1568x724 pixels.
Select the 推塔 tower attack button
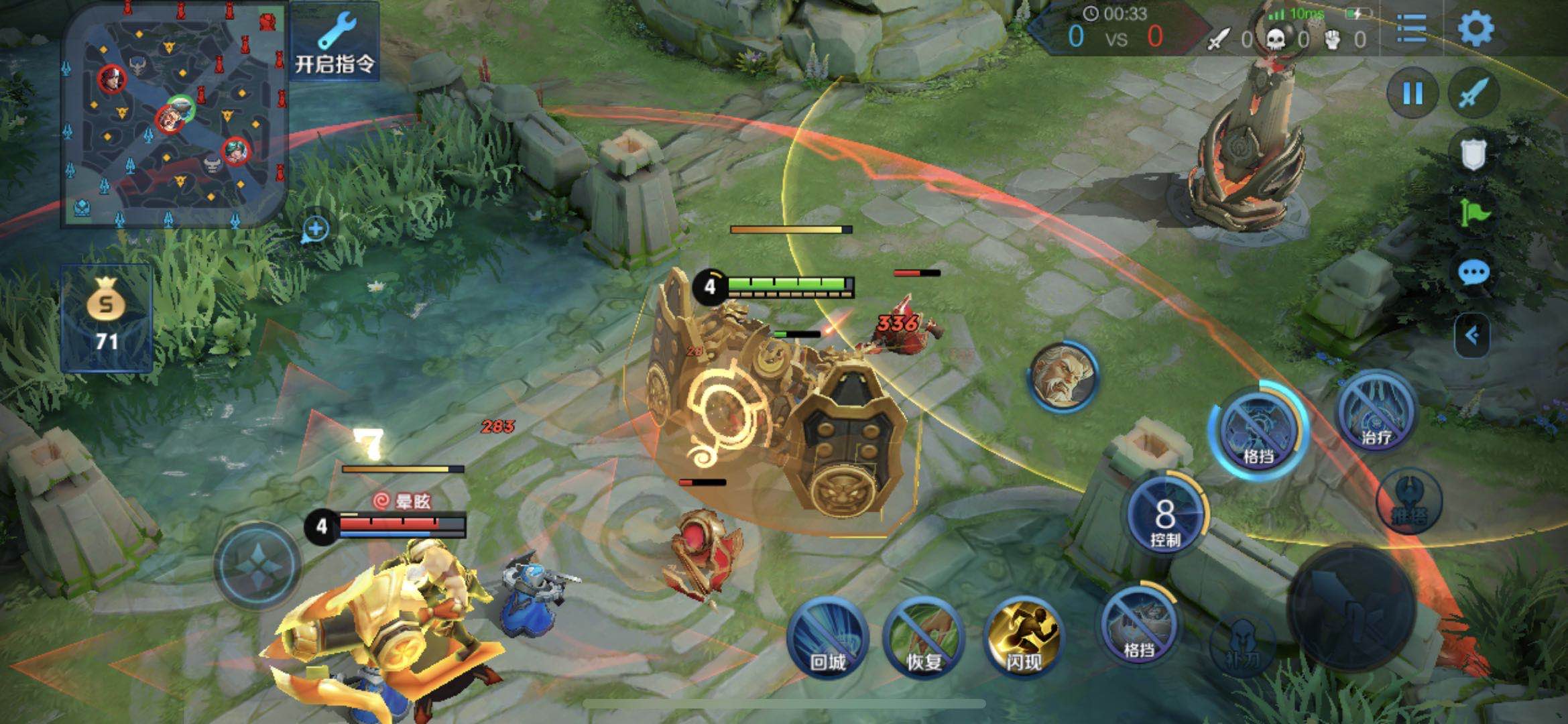(x=1408, y=503)
